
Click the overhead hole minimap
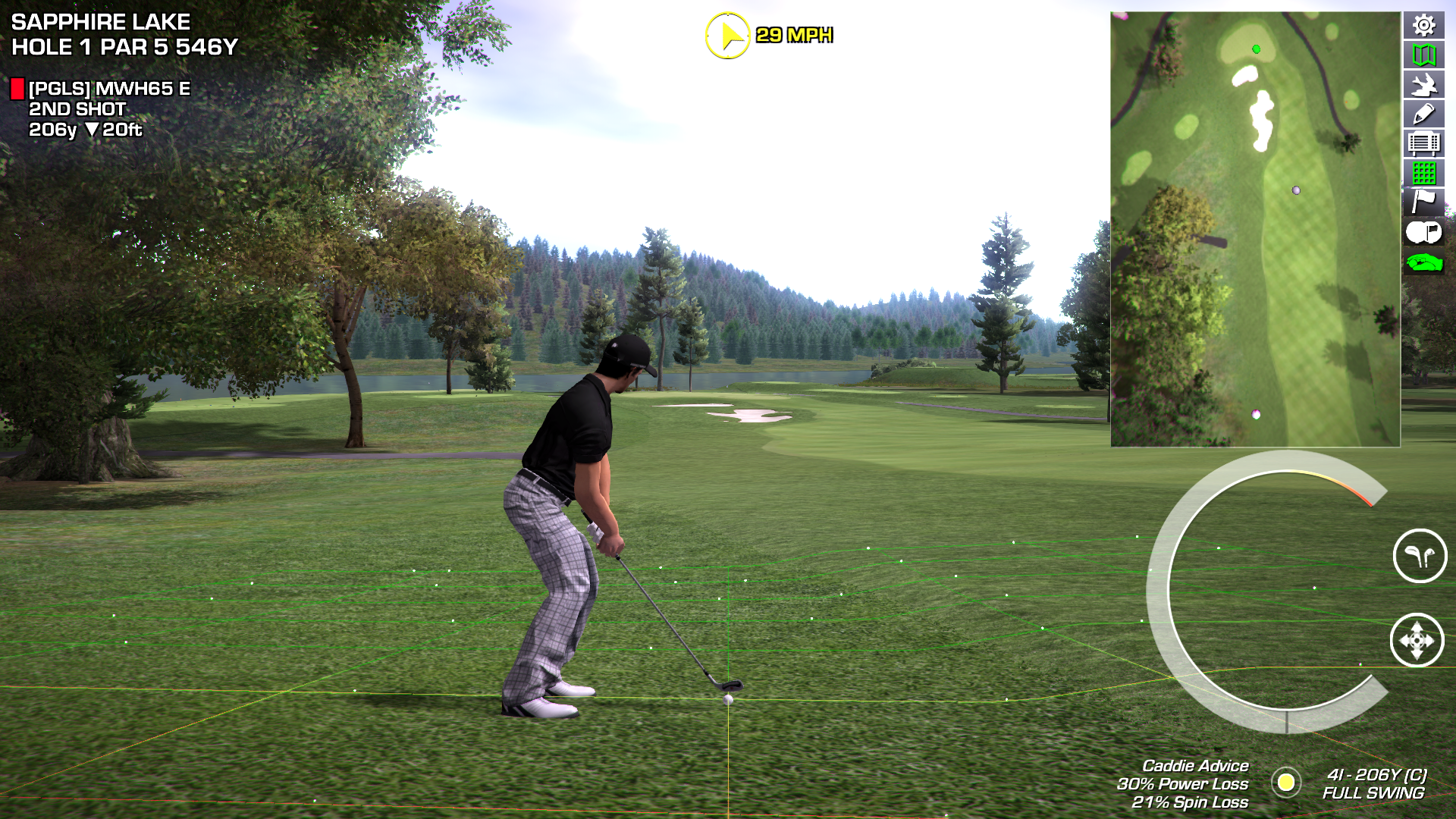tap(1255, 229)
